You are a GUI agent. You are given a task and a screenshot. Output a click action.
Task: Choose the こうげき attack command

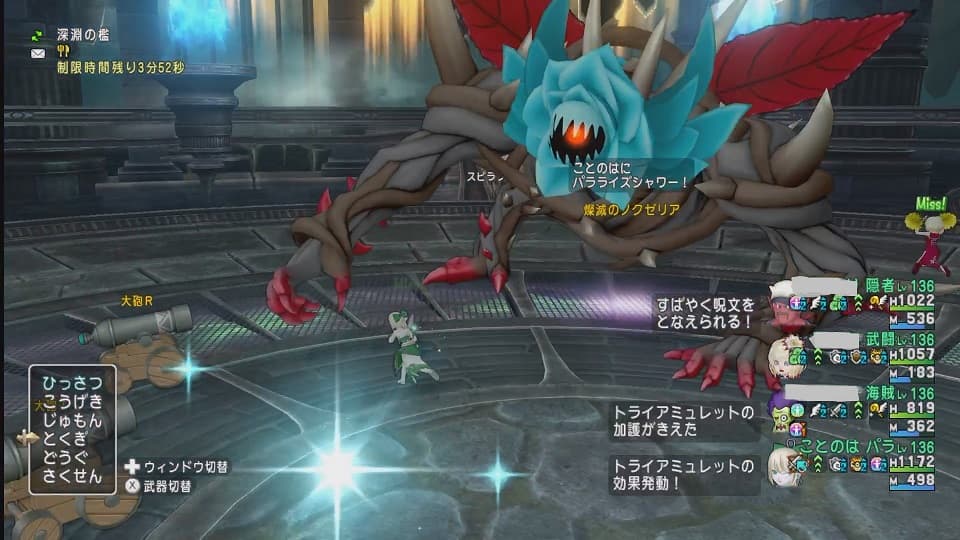(x=72, y=402)
